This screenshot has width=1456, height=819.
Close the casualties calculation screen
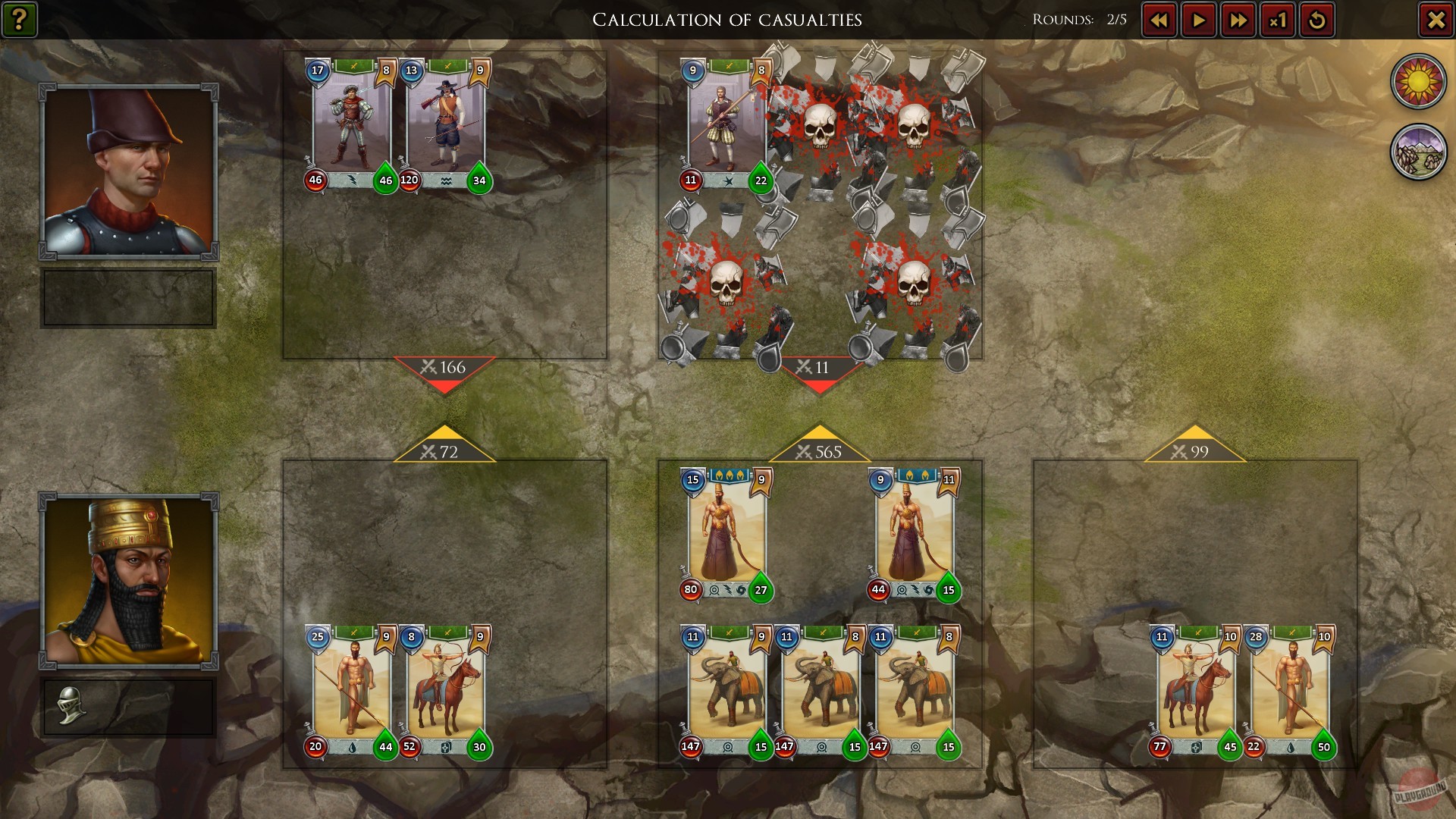1434,20
